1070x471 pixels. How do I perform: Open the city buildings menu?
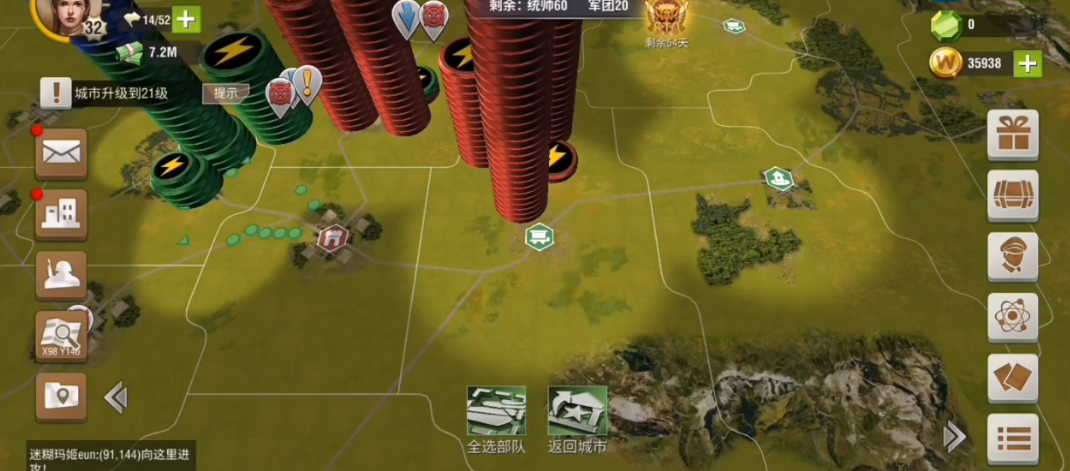[61, 213]
